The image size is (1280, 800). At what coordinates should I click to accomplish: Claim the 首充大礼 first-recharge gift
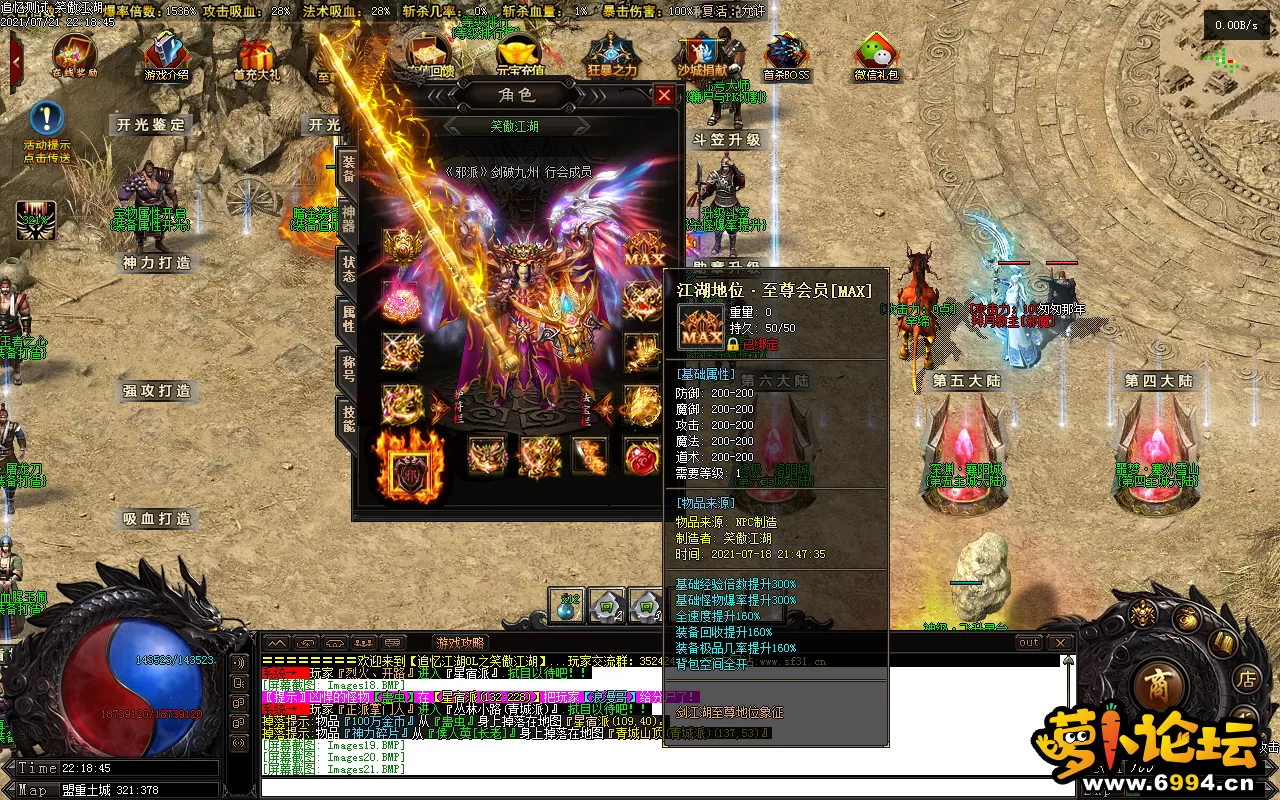[x=256, y=55]
